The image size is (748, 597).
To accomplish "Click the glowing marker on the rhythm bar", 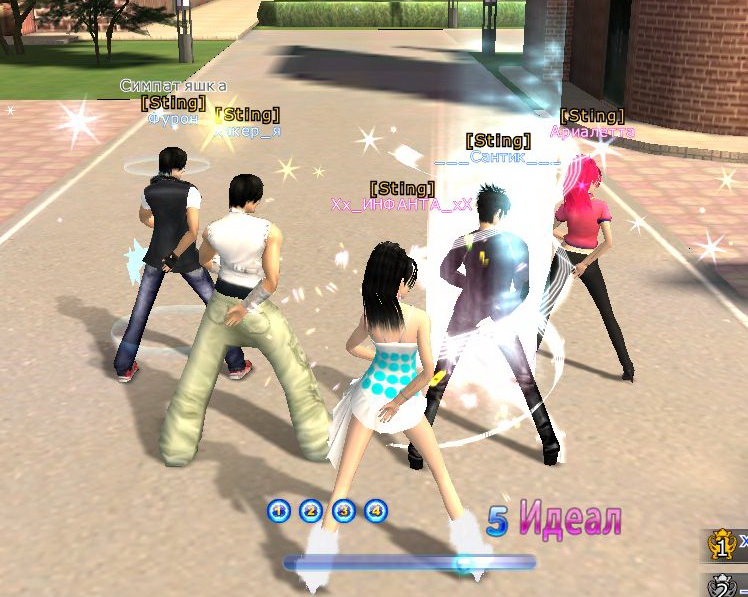I will pos(463,564).
